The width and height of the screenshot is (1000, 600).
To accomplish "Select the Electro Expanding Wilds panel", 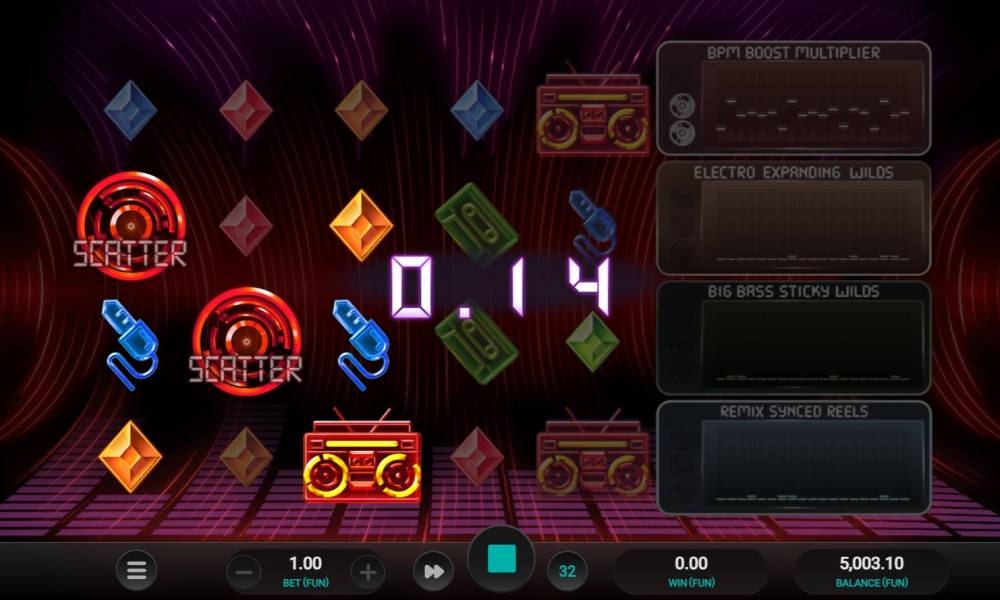I will point(793,217).
